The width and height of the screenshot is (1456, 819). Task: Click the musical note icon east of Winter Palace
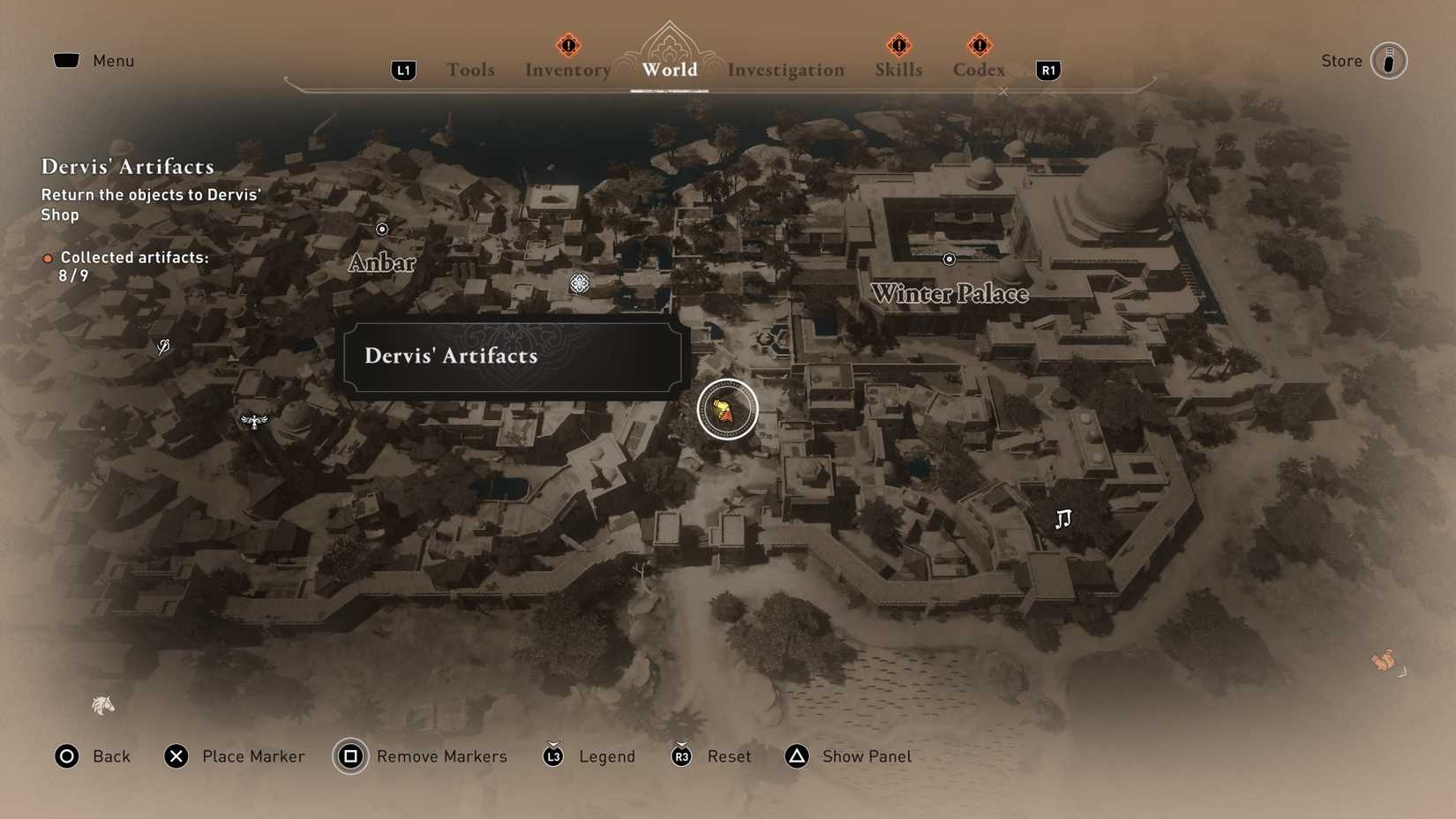coord(1063,519)
